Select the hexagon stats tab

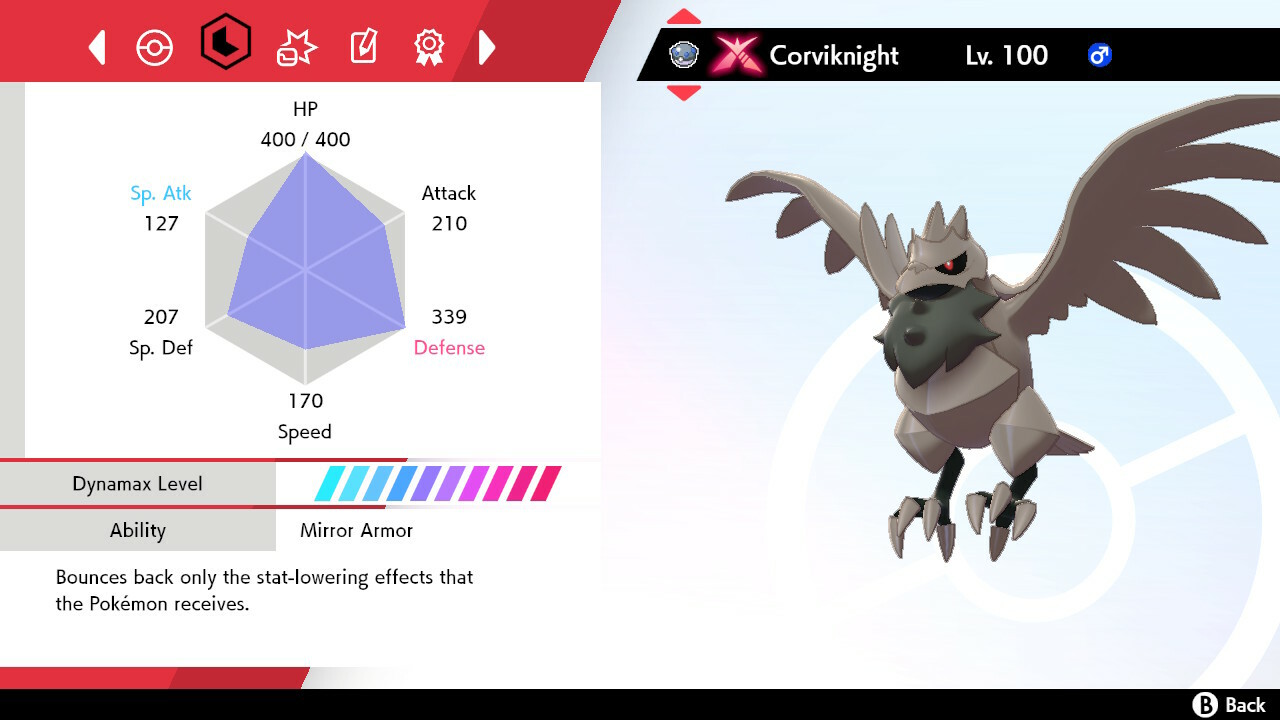[226, 42]
